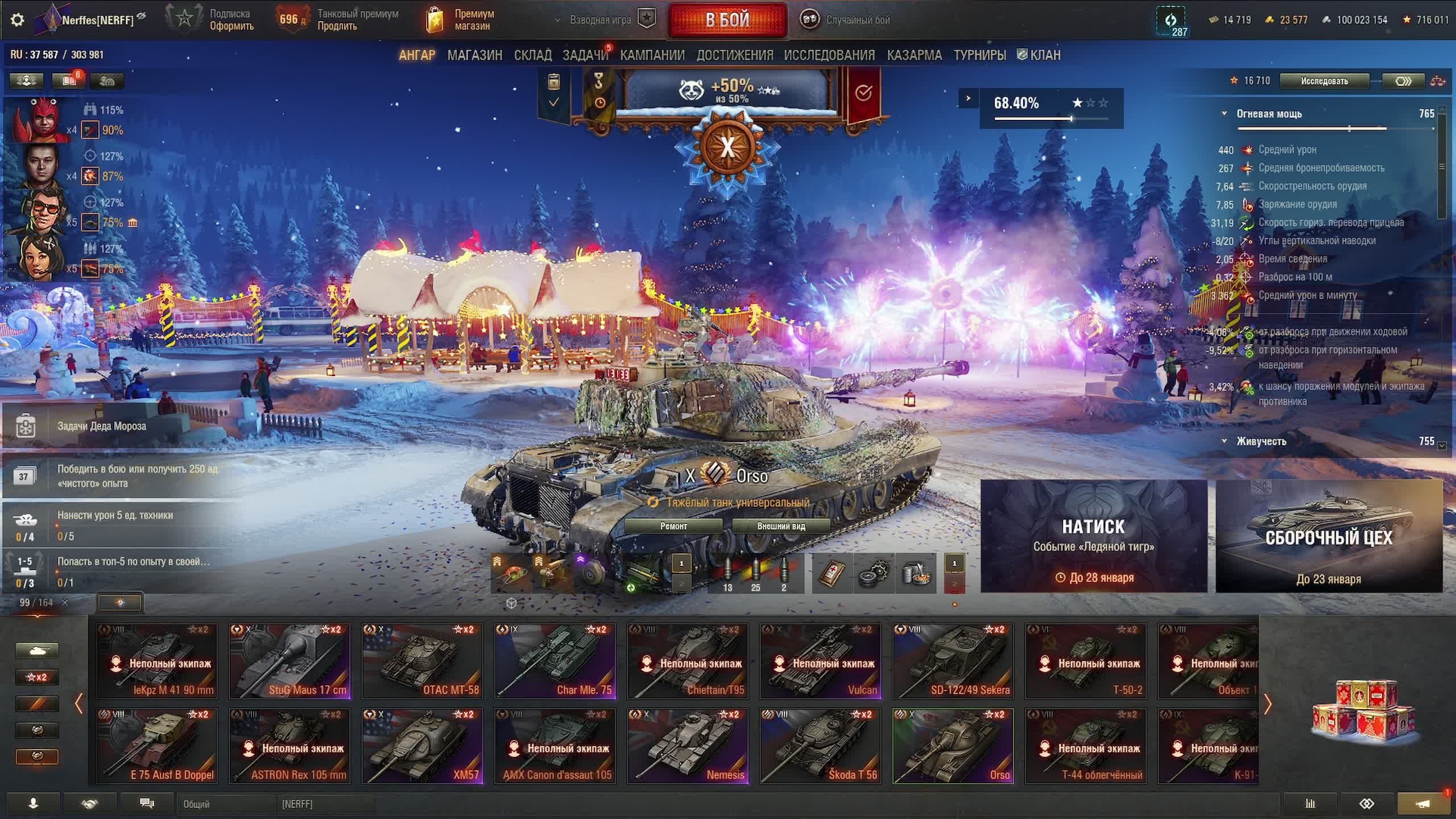
Task: Go to the ЗАДАЧИ tab
Action: tap(585, 55)
